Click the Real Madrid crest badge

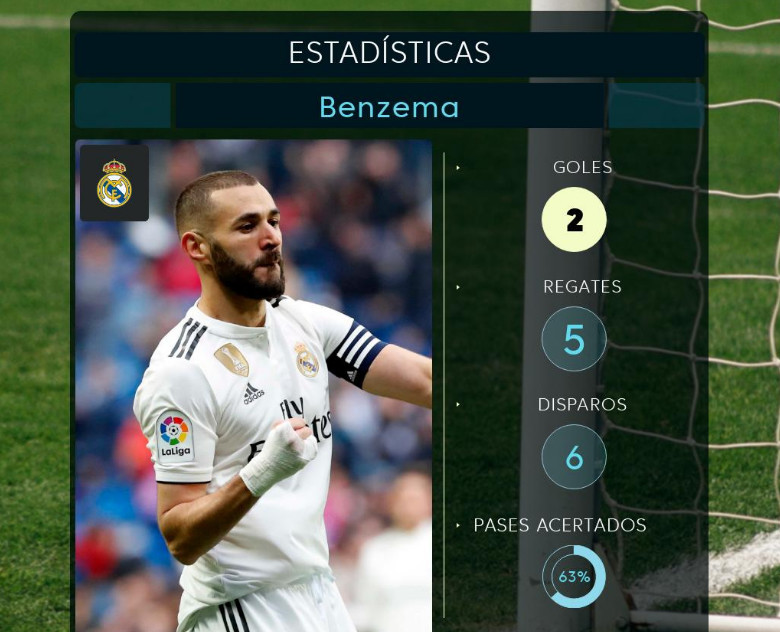[114, 183]
